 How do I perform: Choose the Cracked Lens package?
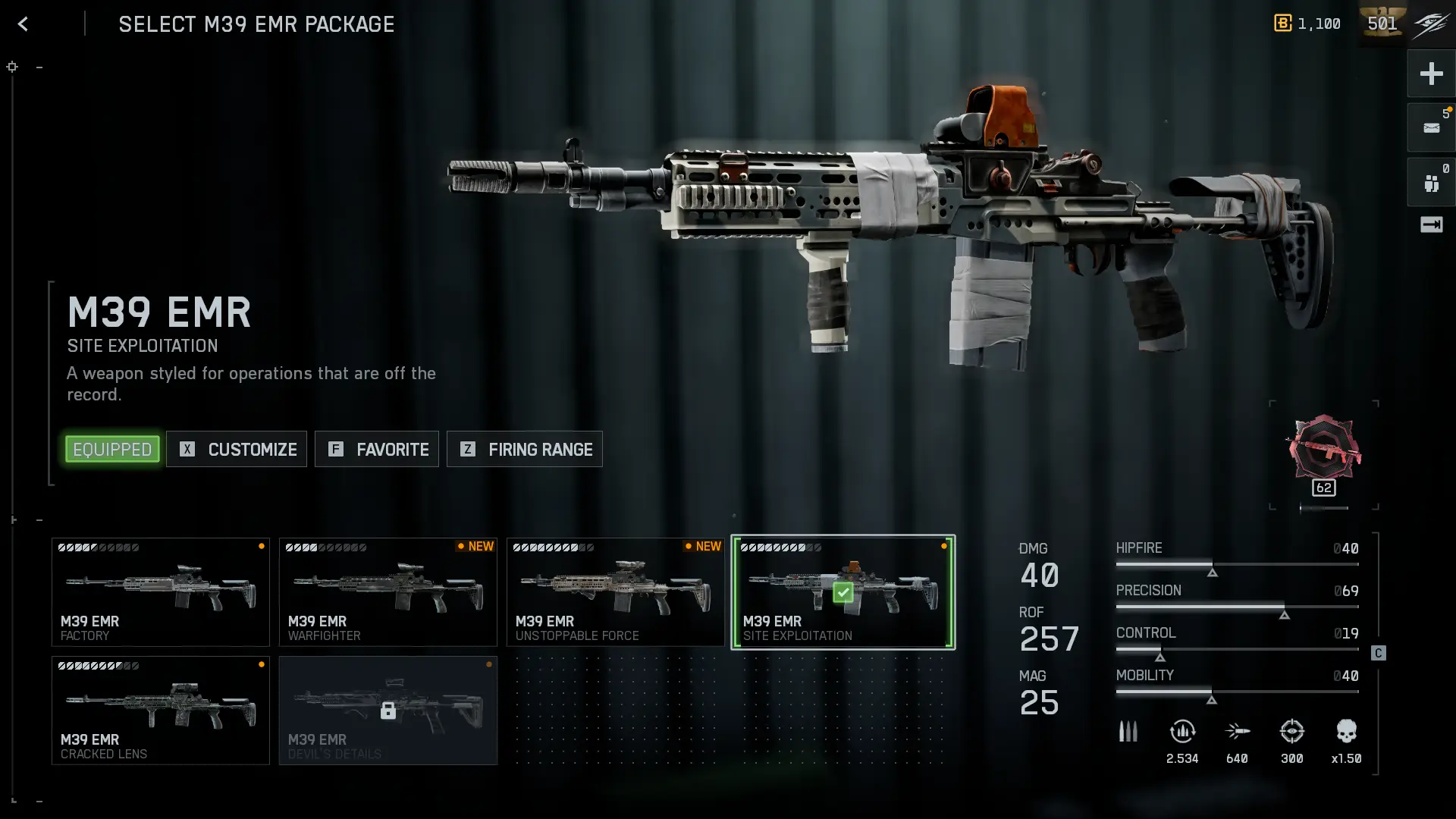coord(160,711)
